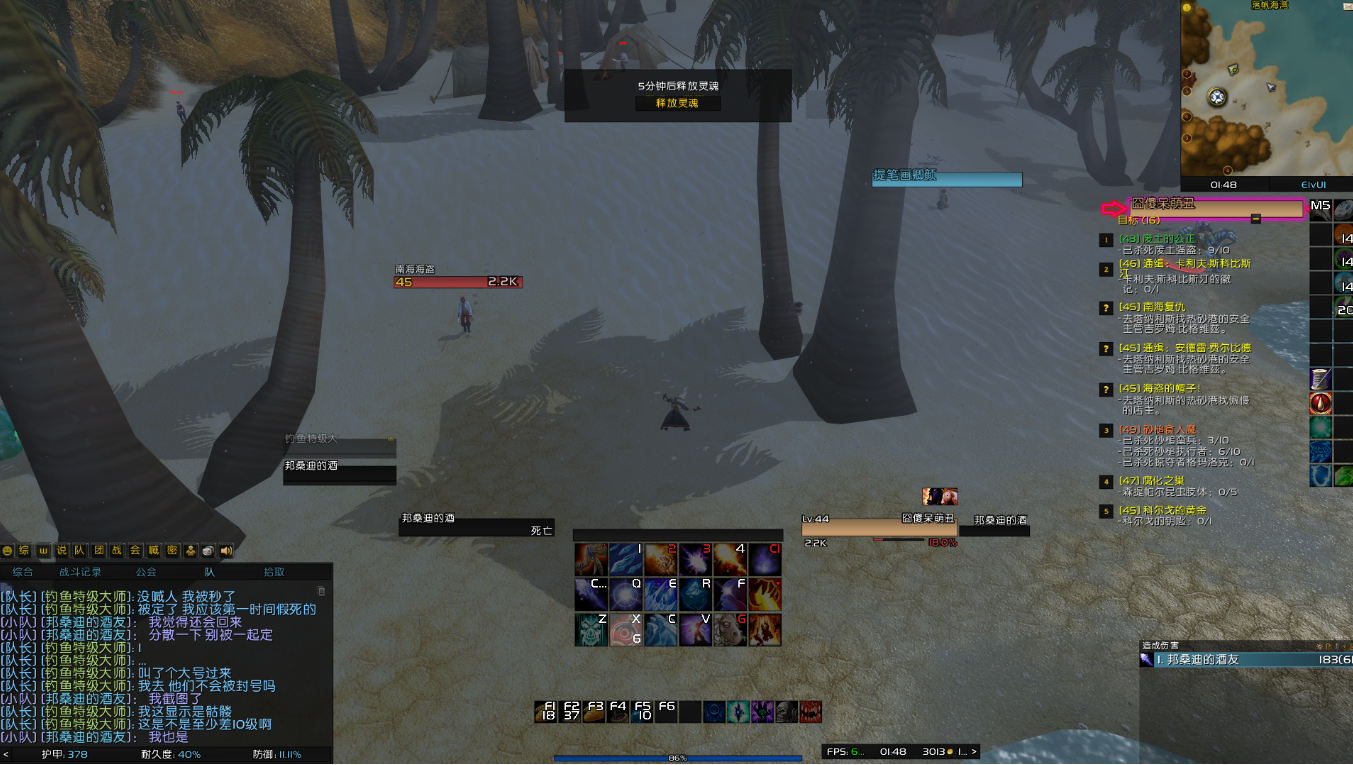
Task: Activate the green skull ability bound to Z
Action: tap(590, 629)
